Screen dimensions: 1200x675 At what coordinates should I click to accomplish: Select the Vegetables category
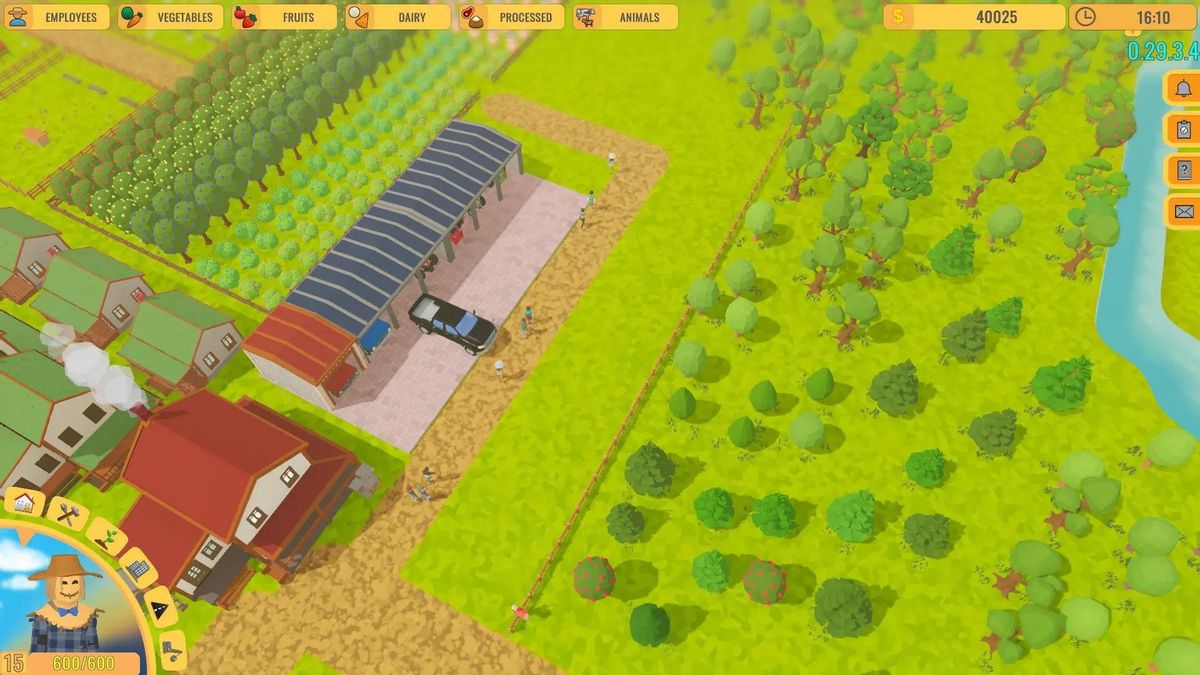(x=171, y=17)
